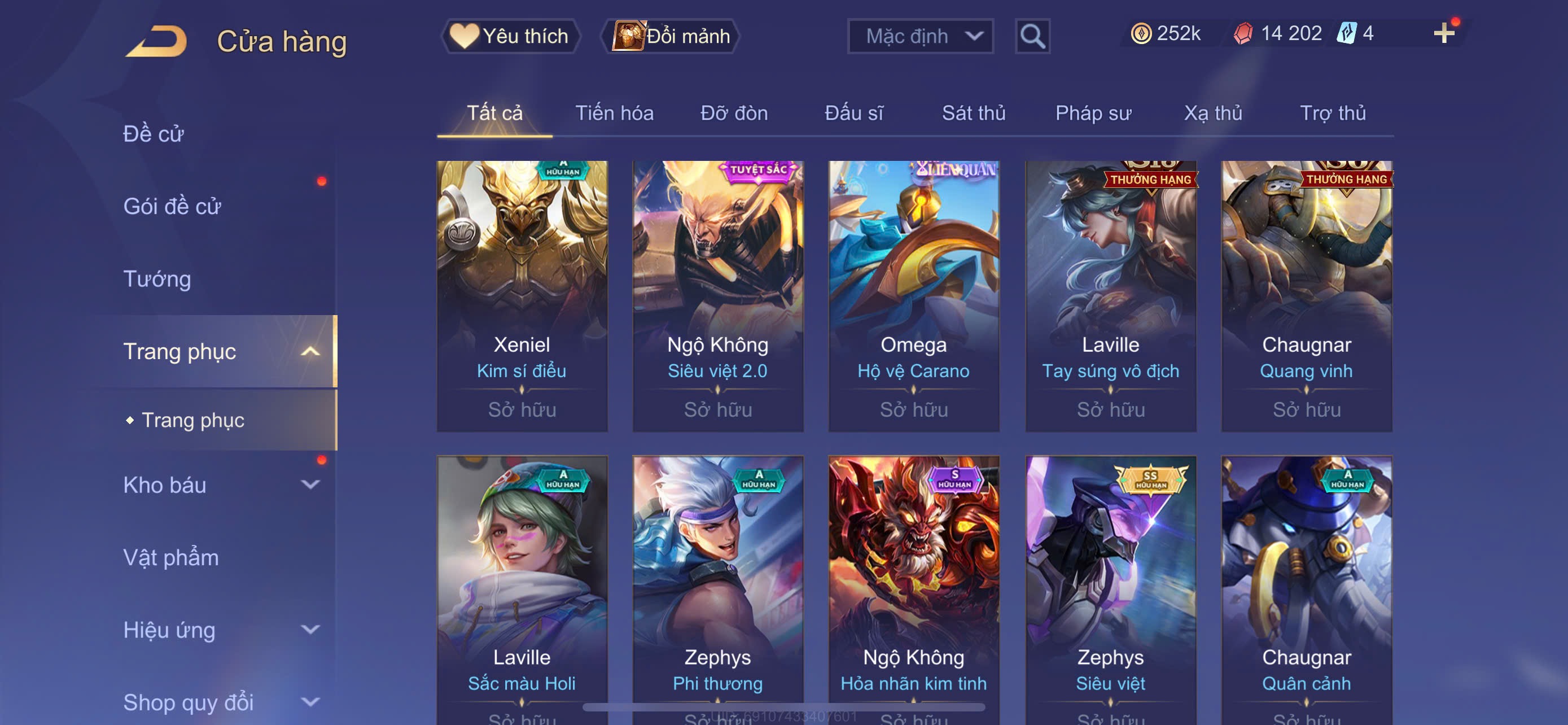
Task: Pick the Laville Tay súng vô địch card
Action: 1110,296
